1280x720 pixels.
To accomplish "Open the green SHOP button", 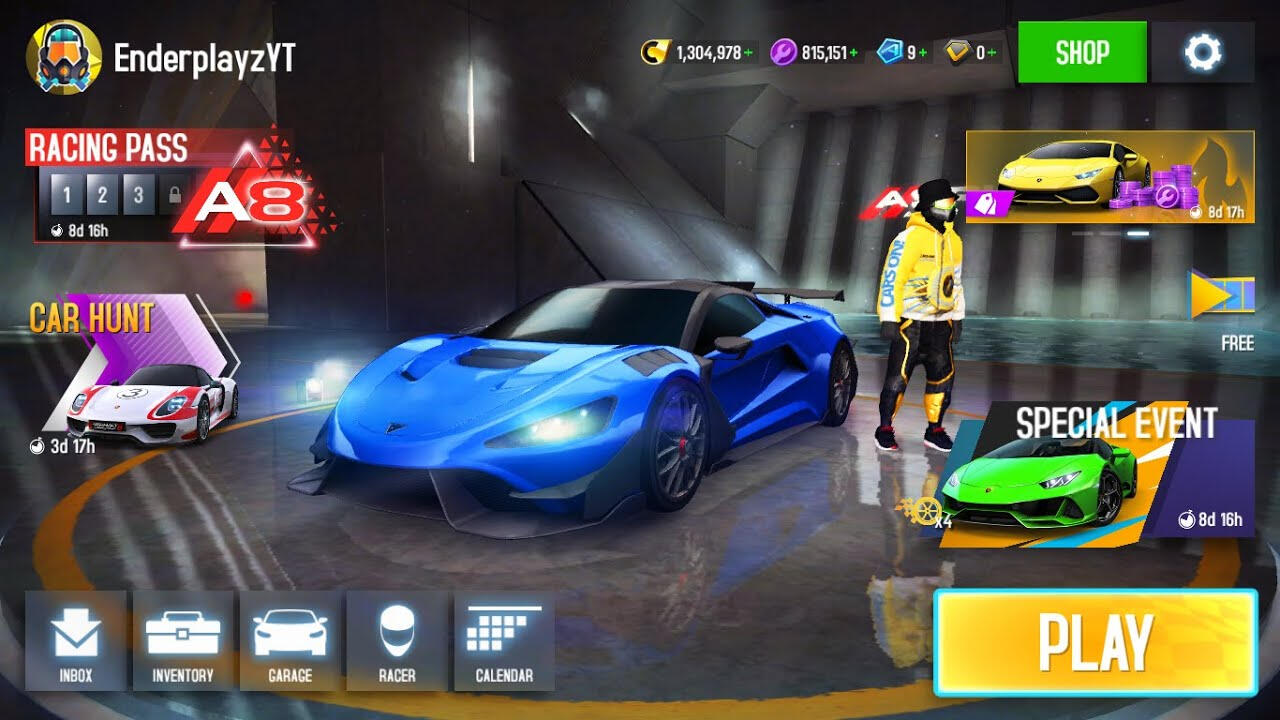I will pos(1082,52).
